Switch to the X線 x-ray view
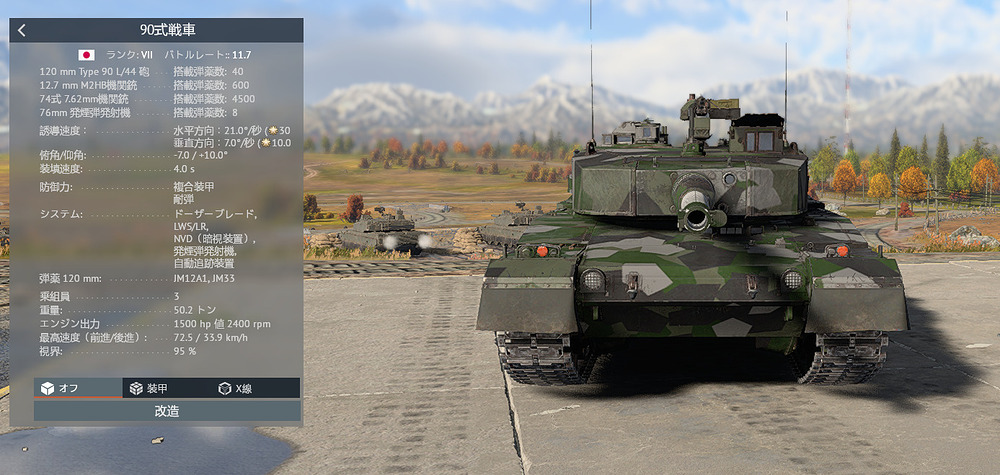The width and height of the screenshot is (1000, 475). [x=255, y=388]
